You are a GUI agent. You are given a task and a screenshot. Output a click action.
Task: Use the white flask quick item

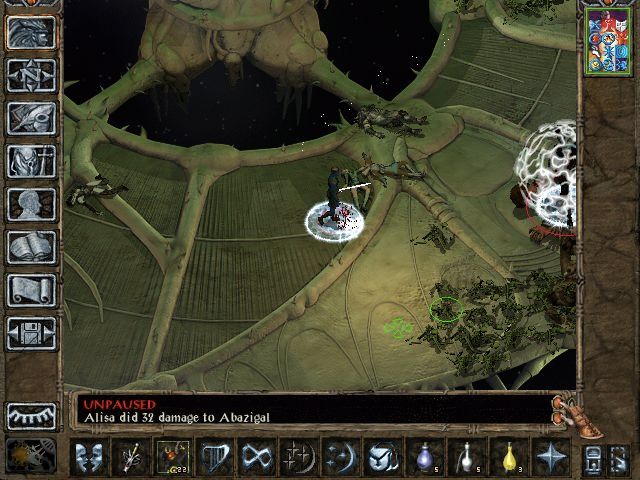[466, 456]
